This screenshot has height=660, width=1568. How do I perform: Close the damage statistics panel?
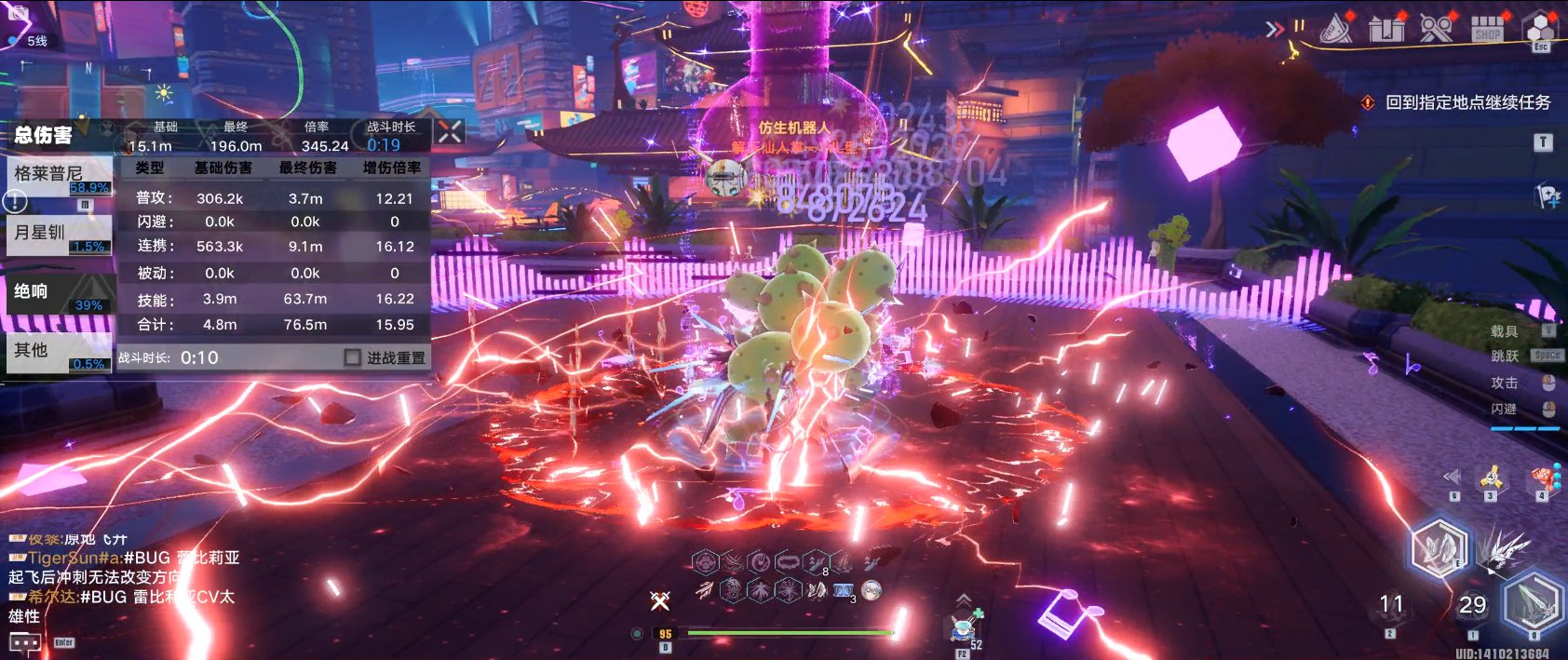coord(450,132)
